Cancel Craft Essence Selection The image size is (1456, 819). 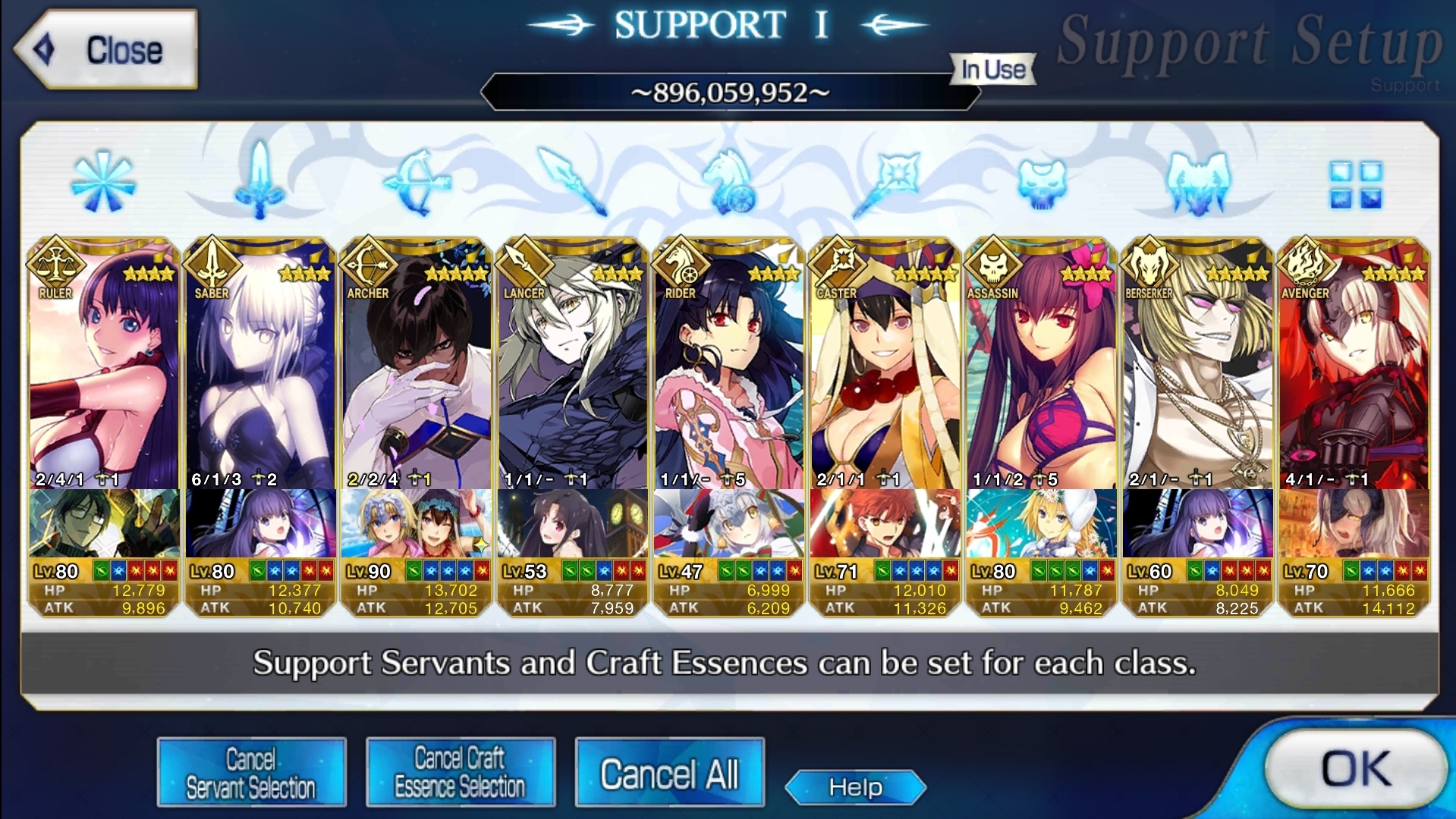click(x=460, y=772)
